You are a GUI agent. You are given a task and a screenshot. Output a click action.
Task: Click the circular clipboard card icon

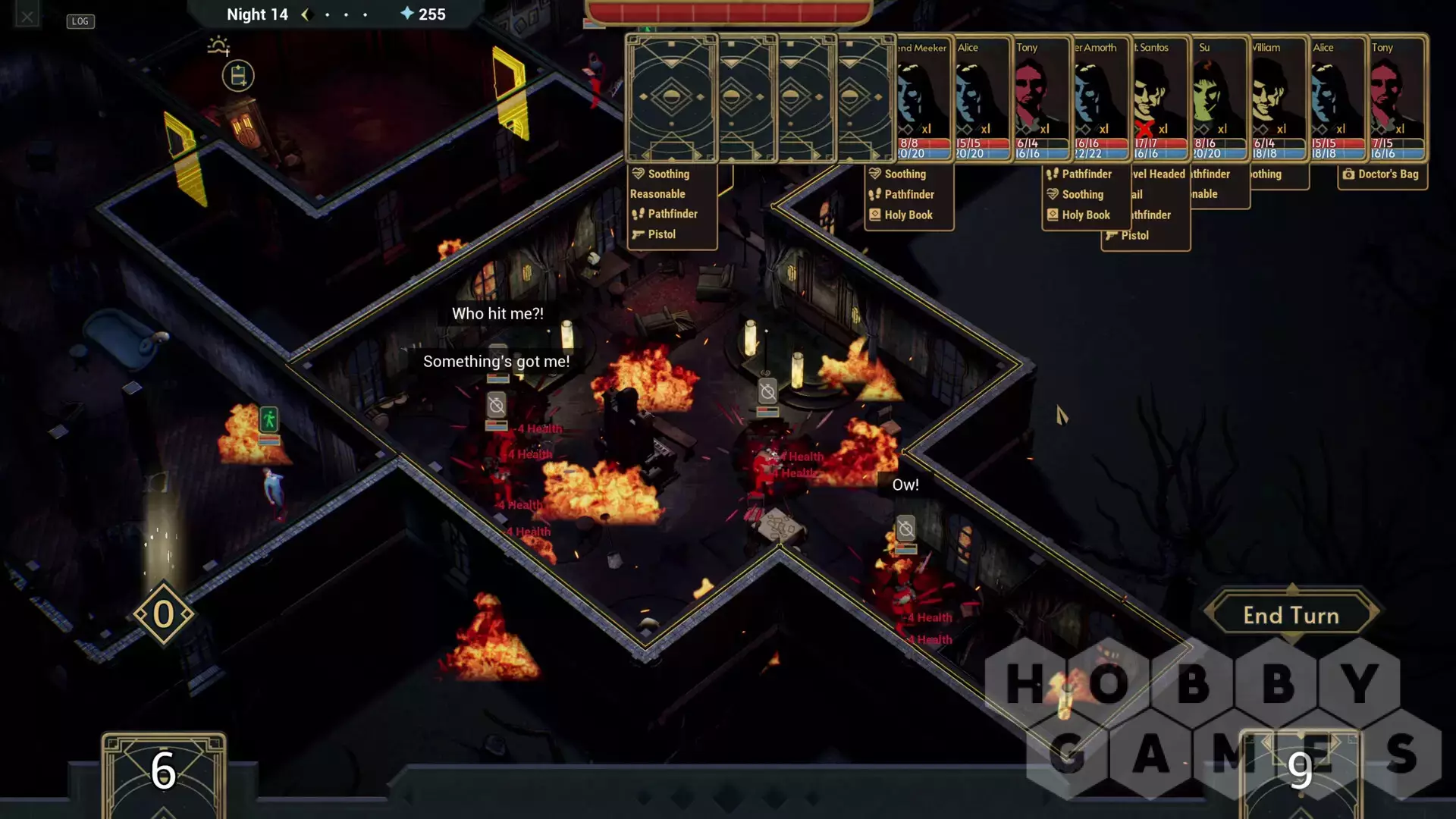(238, 76)
